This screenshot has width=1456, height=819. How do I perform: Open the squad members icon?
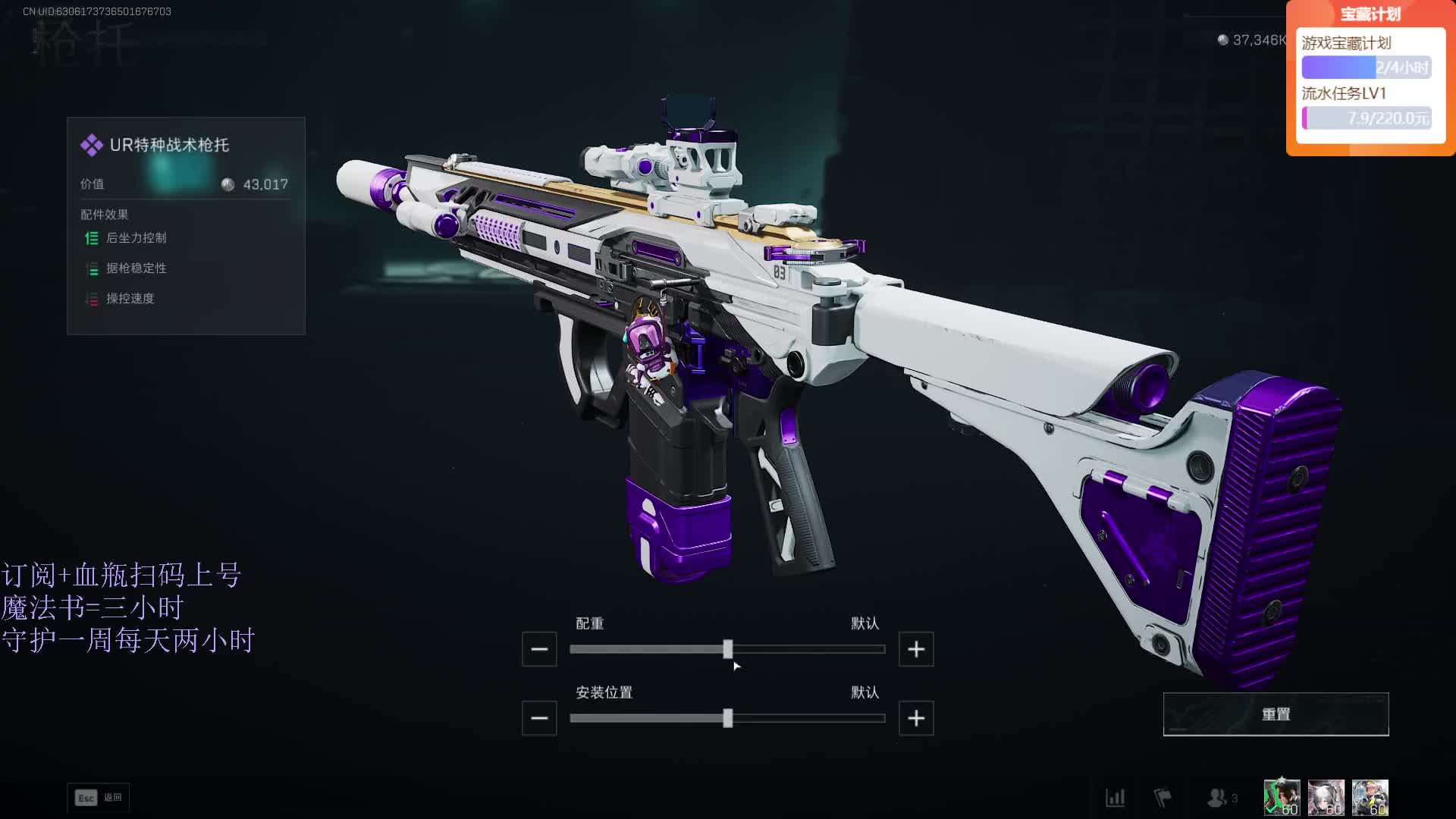click(1218, 798)
